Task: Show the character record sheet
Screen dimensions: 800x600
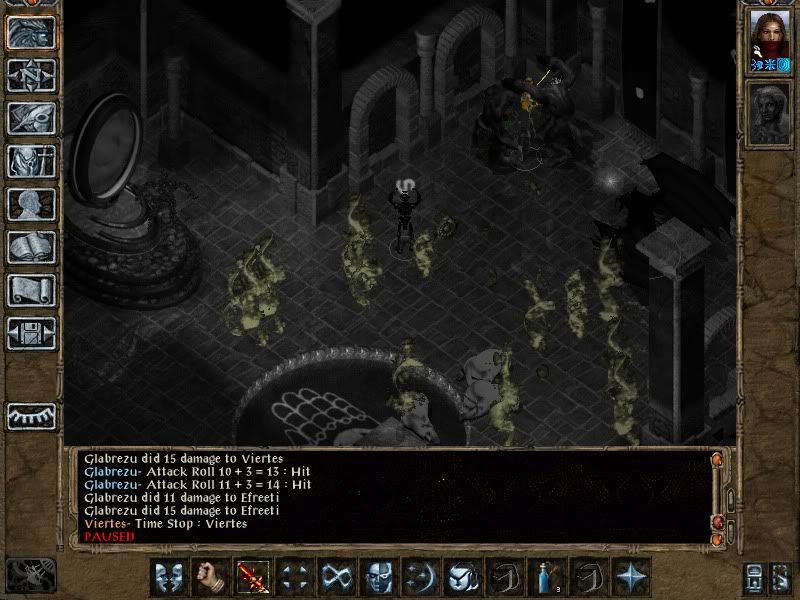Action: [31, 204]
